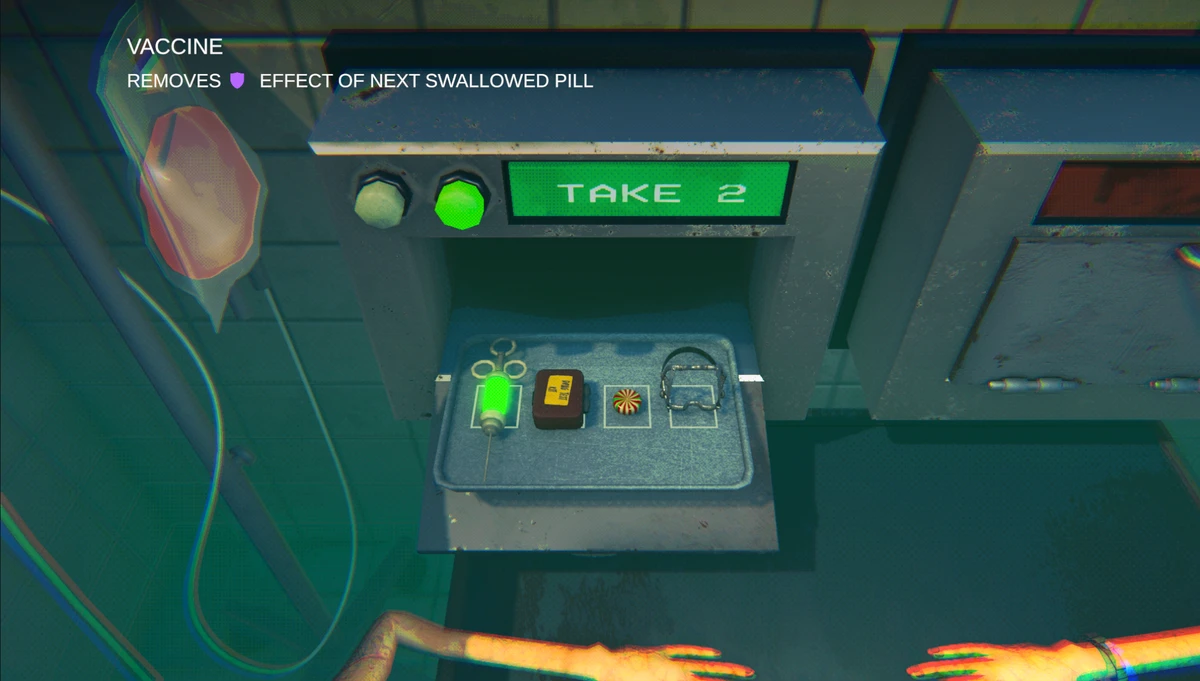This screenshot has width=1200, height=681.
Task: Select the metal mouth gag on the tray
Action: [x=690, y=388]
